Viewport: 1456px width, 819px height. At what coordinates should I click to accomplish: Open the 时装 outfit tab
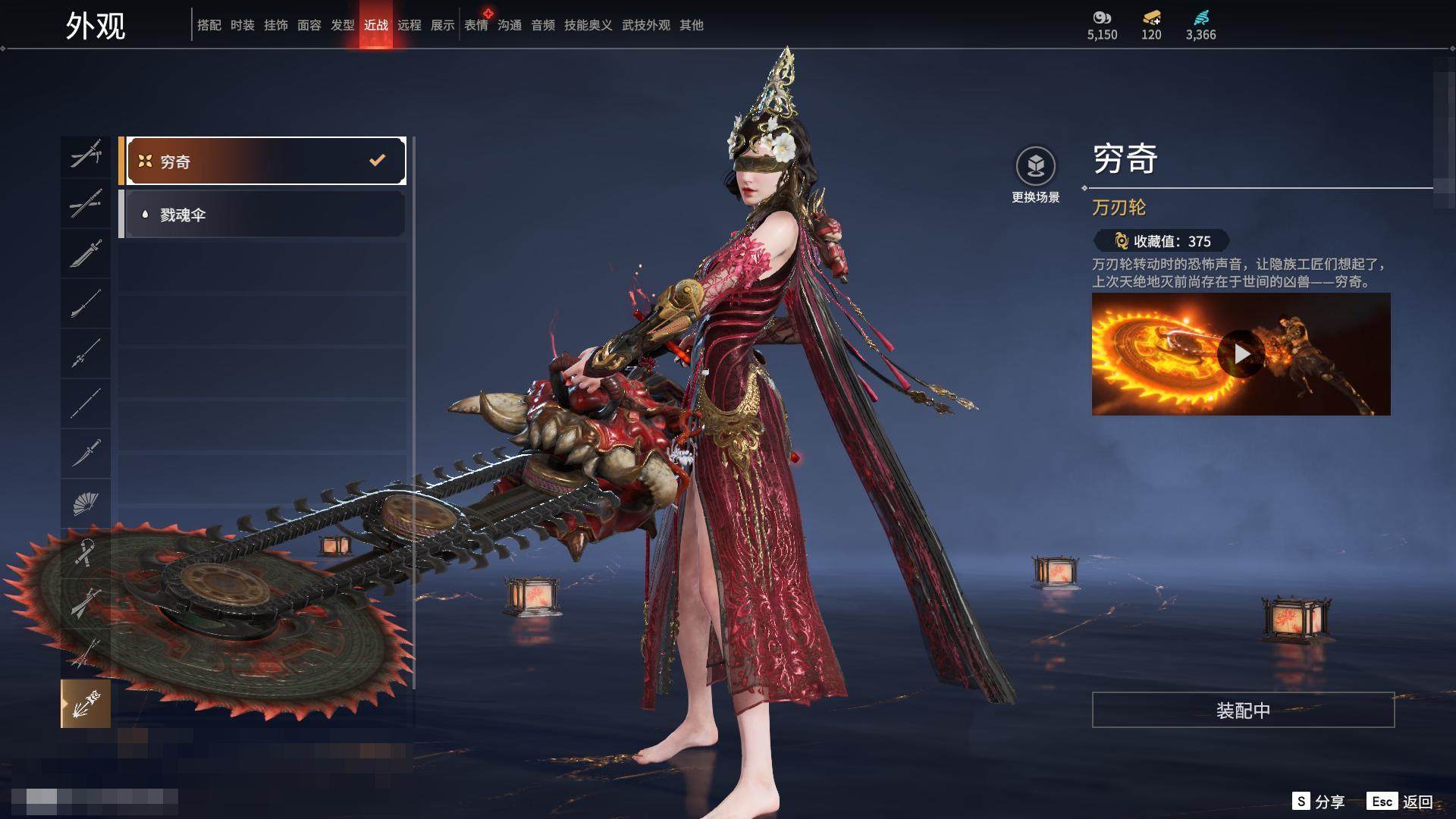242,25
